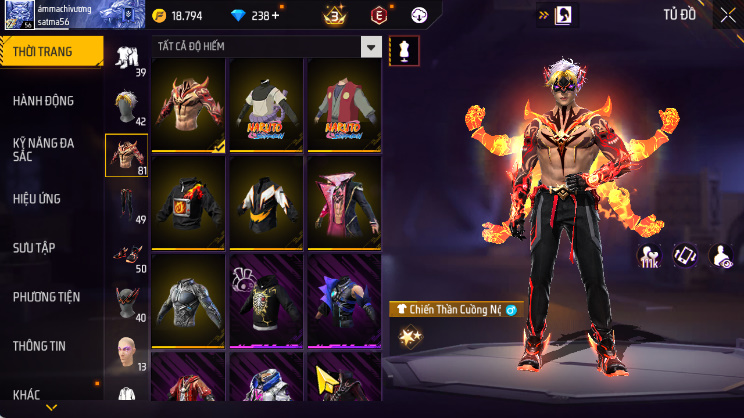Open the phone rotate view icon
The image size is (744, 418).
point(685,256)
